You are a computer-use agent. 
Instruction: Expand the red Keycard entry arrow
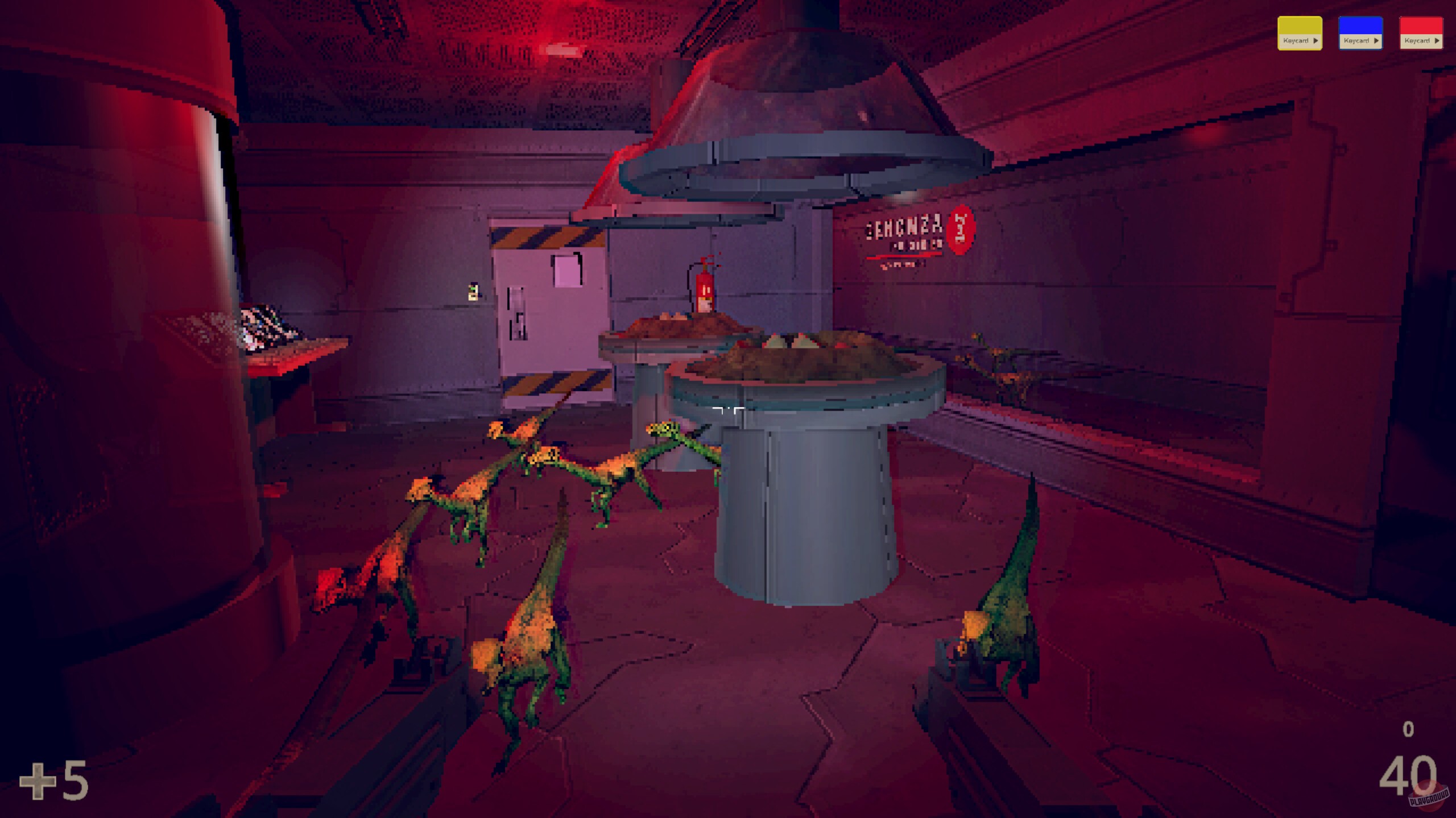pyautogui.click(x=1438, y=41)
